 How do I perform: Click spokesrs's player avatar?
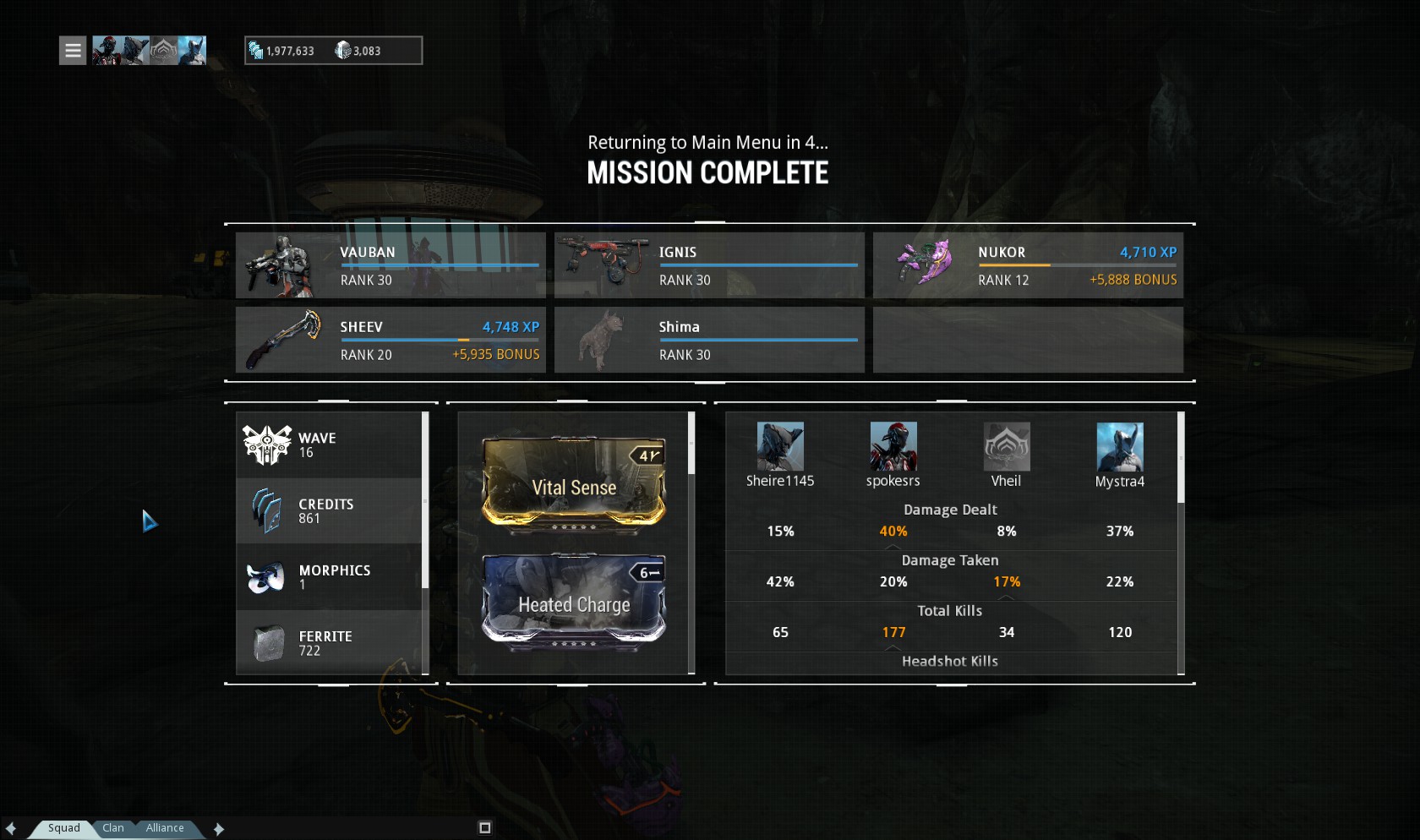pos(893,447)
